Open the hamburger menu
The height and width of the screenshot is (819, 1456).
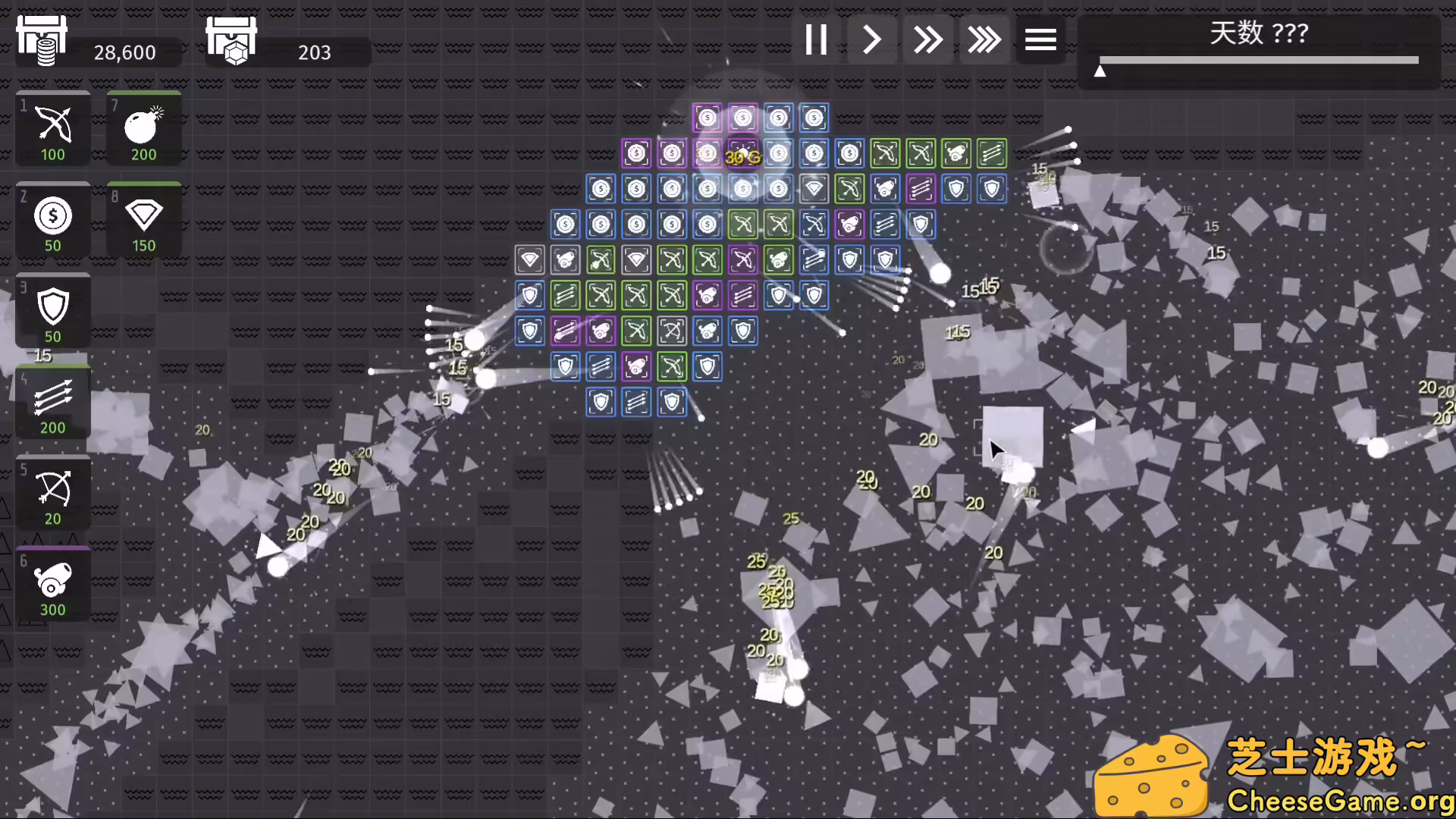coord(1040,39)
